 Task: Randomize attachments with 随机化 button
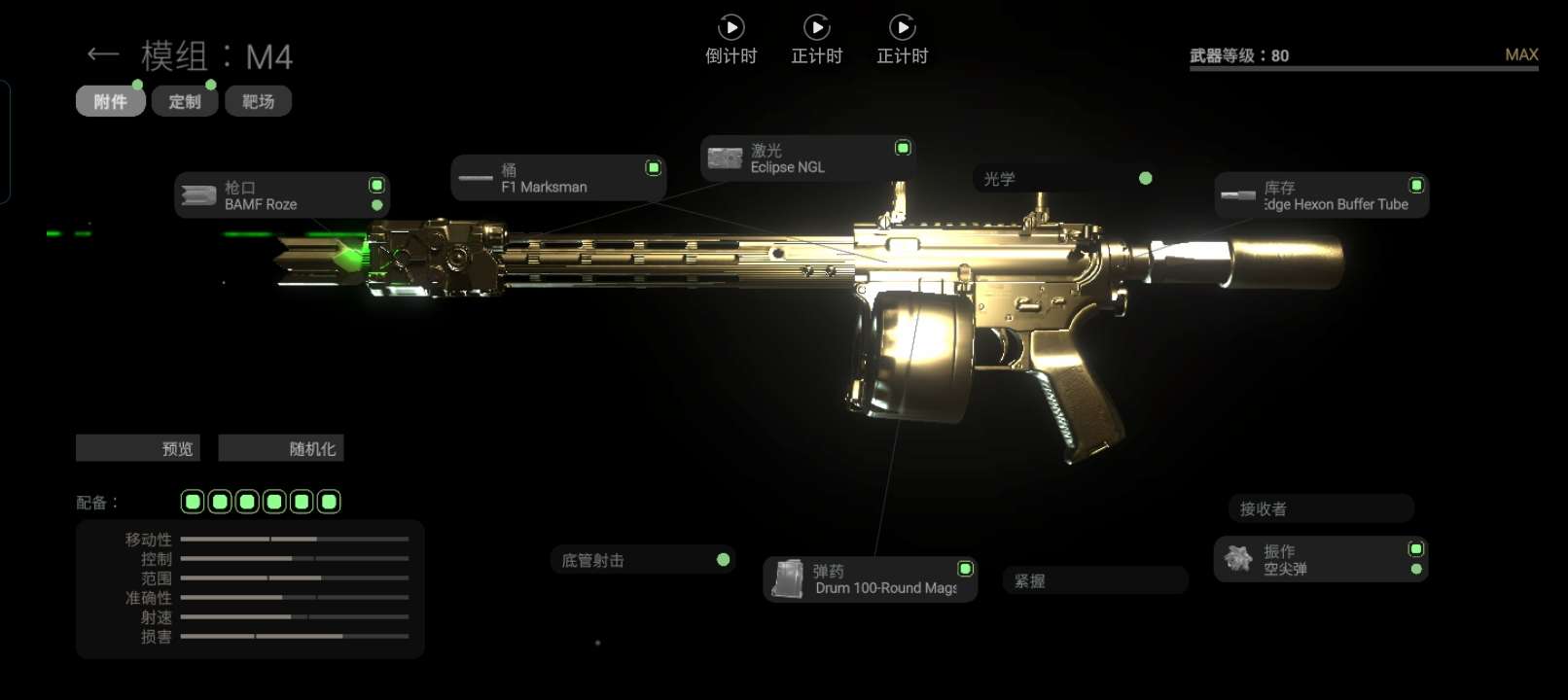tap(281, 448)
